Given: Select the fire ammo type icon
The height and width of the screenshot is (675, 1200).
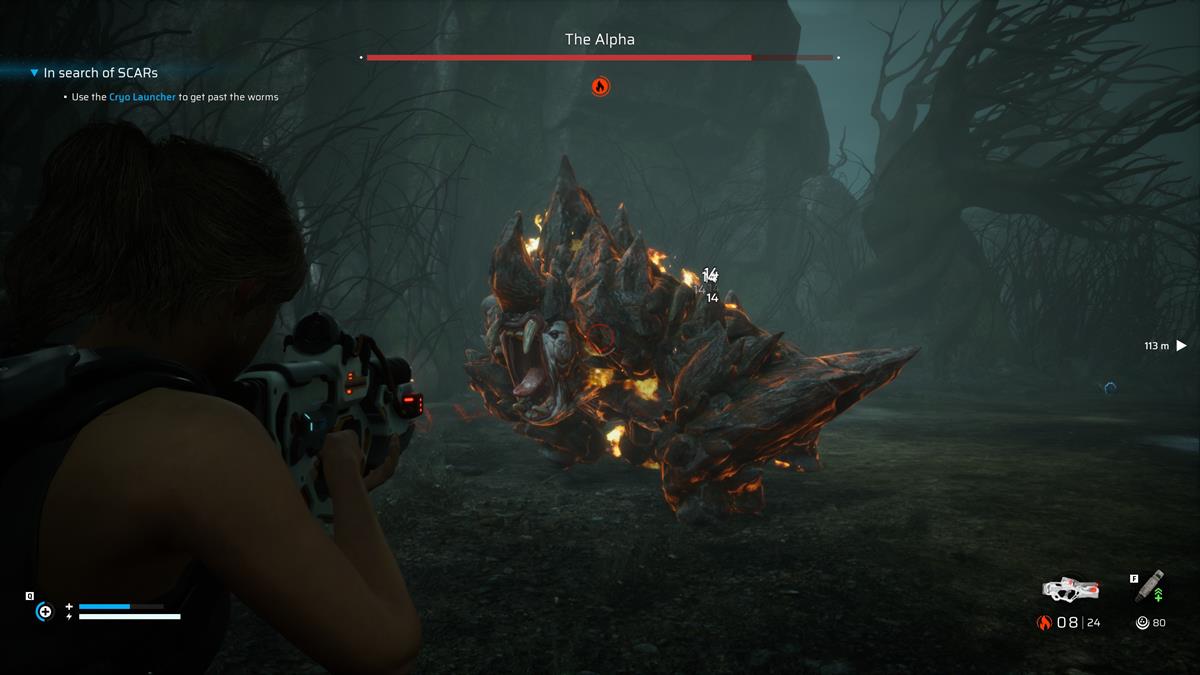Looking at the screenshot, I should 1044,623.
